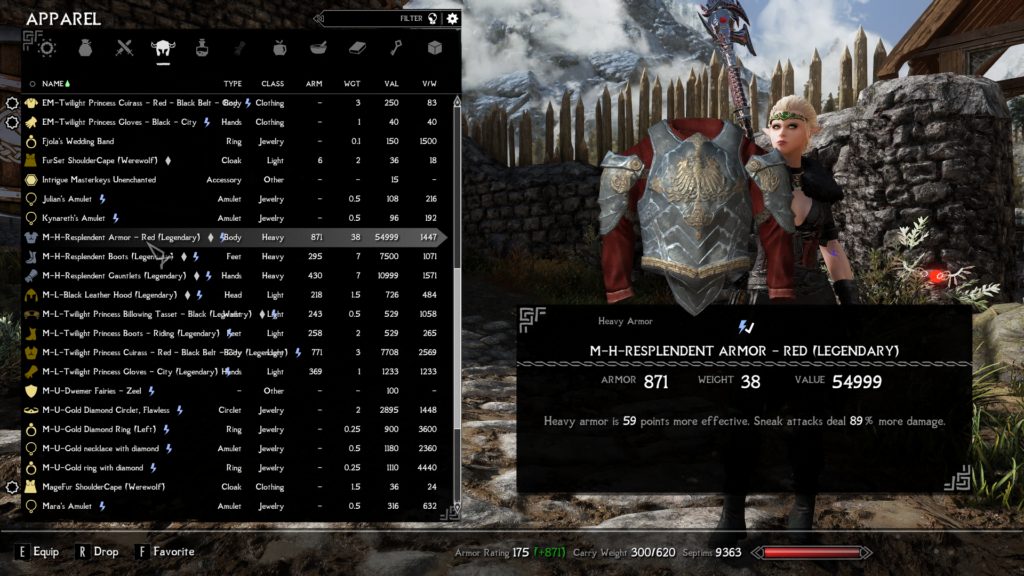Open the gear settings beside the filter

(x=453, y=18)
